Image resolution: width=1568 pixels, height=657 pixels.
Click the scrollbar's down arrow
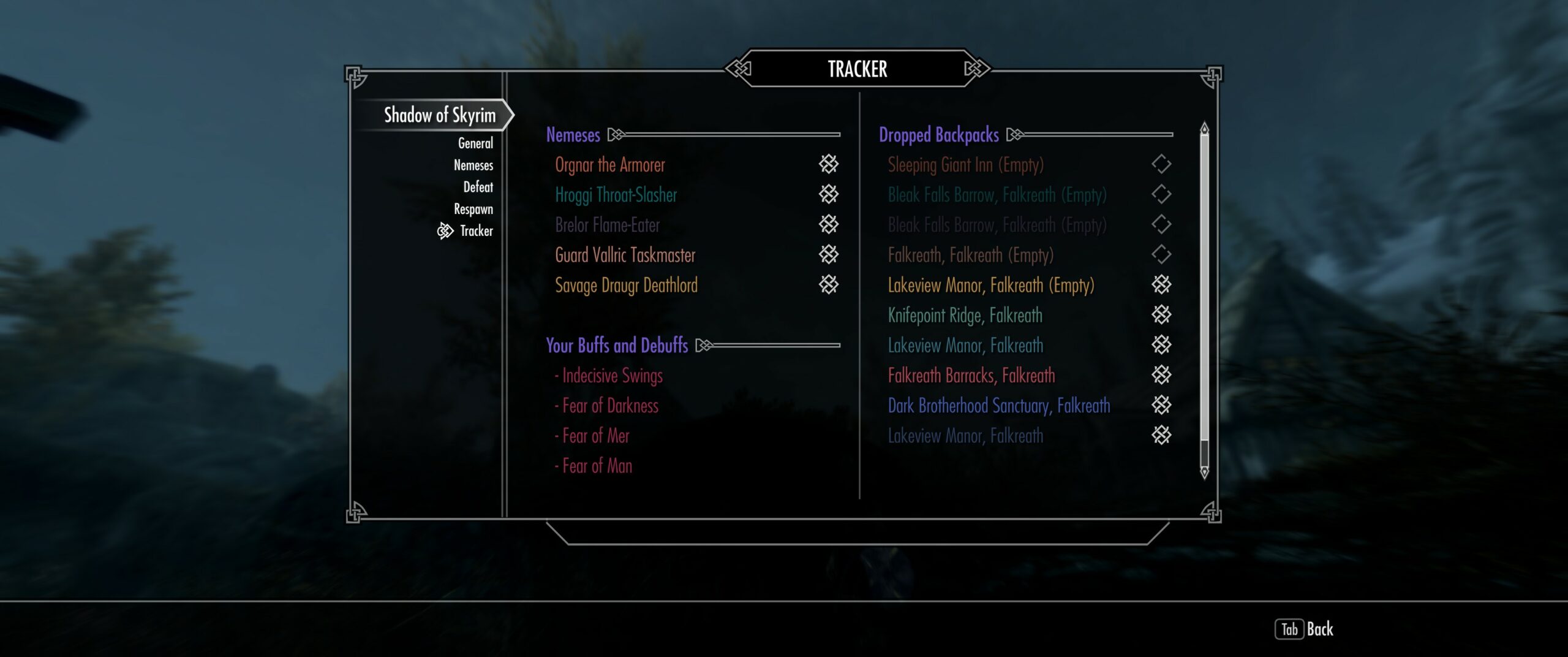[x=1204, y=473]
